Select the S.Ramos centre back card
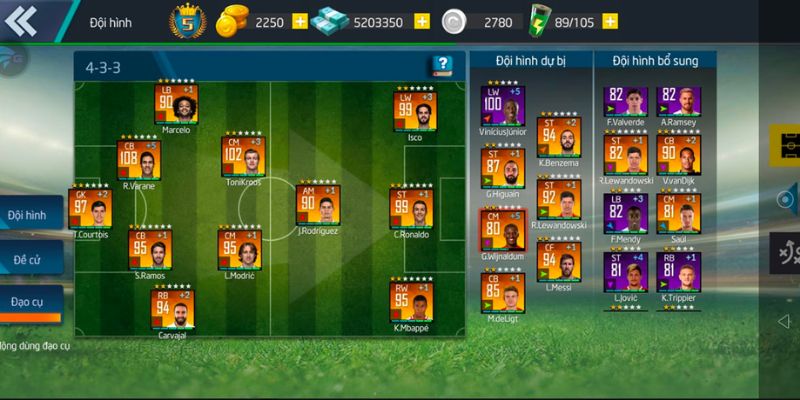This screenshot has width=800, height=400. tap(150, 250)
